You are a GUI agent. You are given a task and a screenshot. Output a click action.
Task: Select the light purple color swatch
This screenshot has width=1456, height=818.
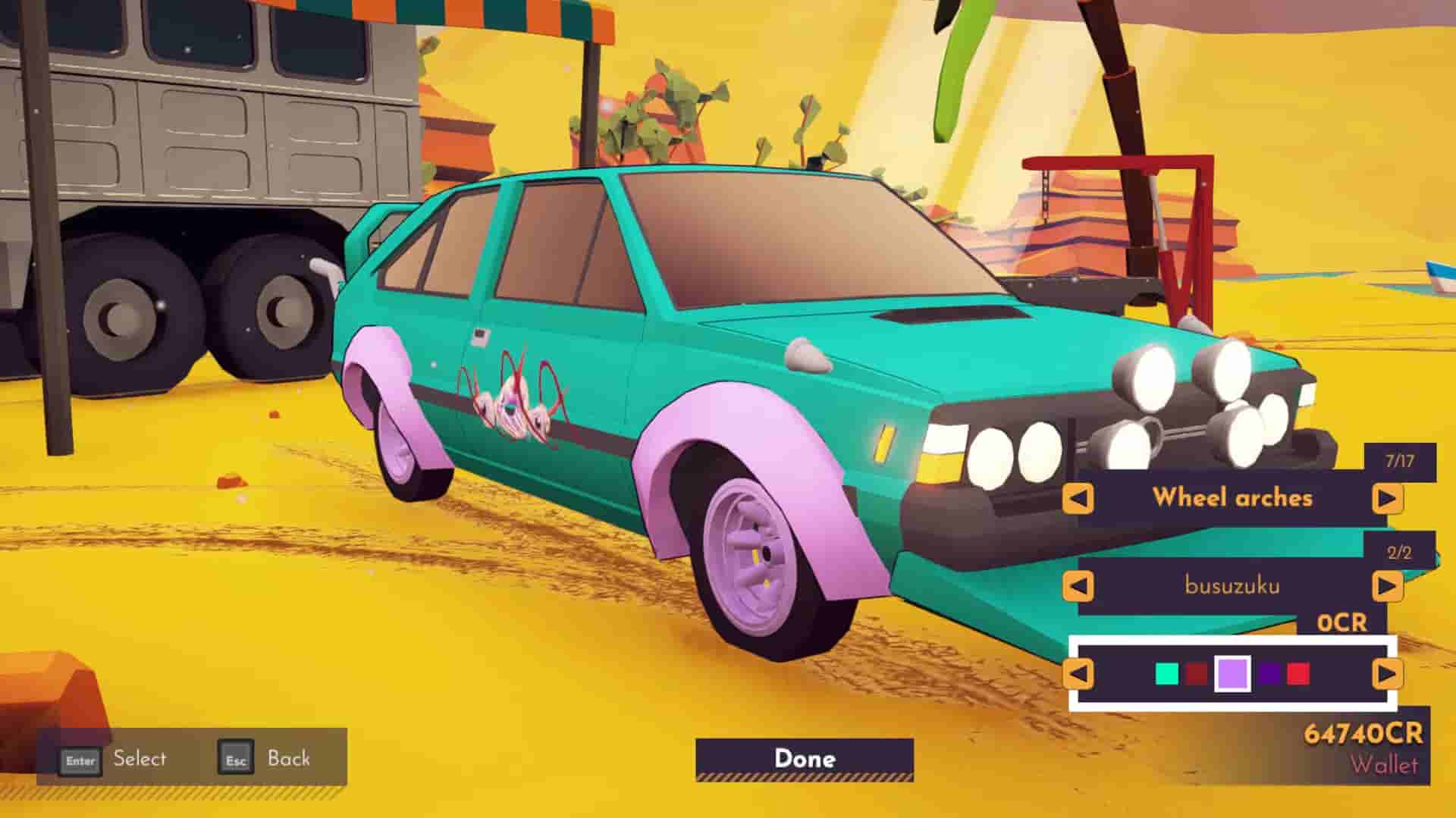tap(1232, 673)
